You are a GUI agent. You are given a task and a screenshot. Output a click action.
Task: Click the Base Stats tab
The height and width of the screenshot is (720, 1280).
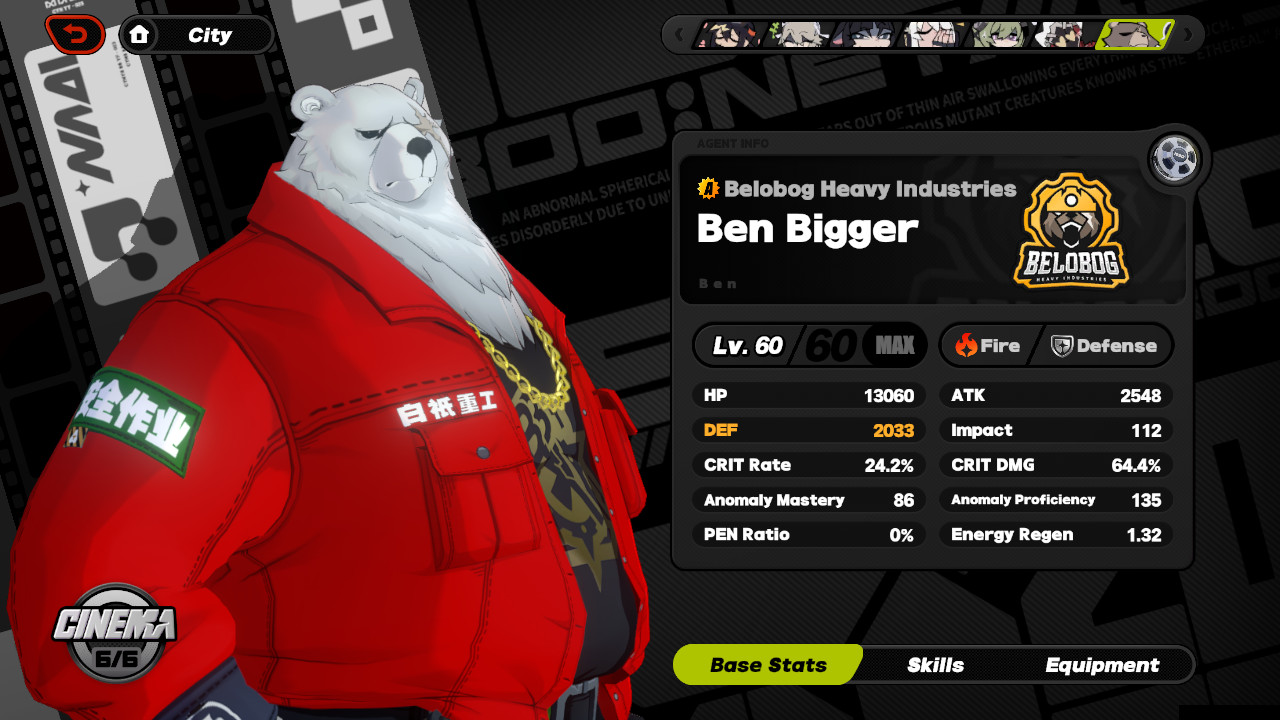(x=767, y=665)
